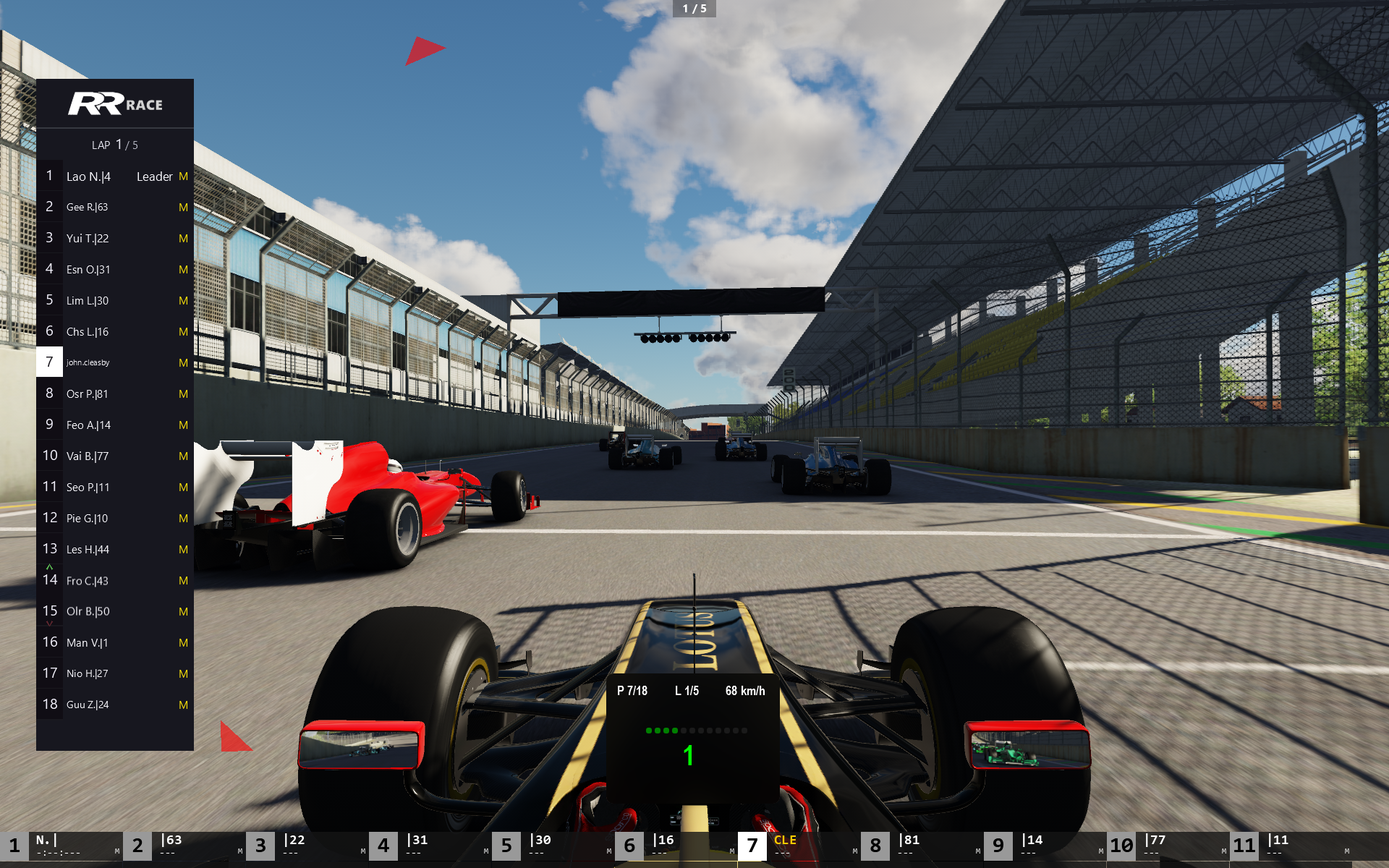
Task: Click the M tyre icon beside Guu Z.|24
Action: (183, 704)
